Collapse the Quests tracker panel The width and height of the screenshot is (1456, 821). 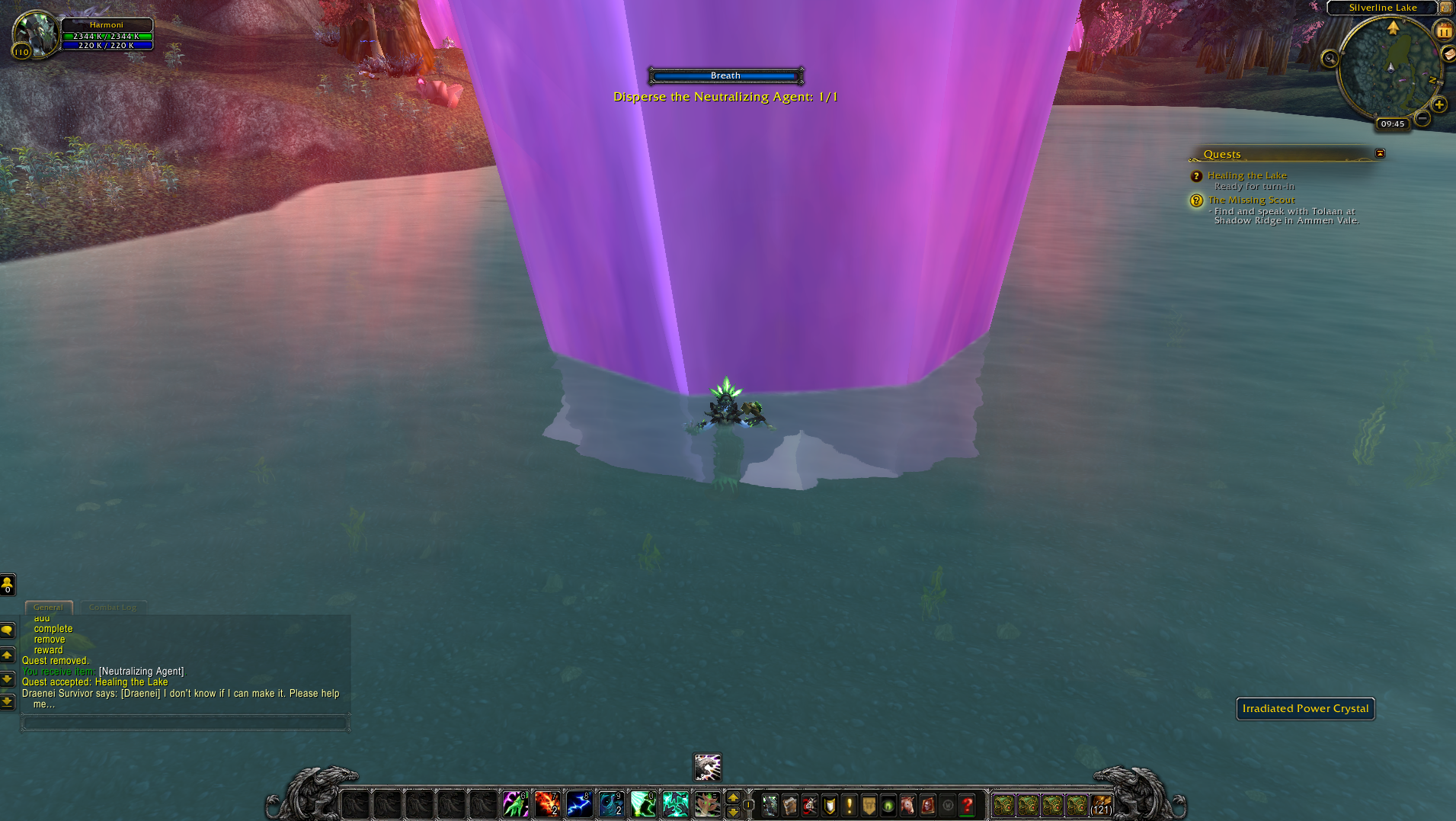pos(1380,153)
